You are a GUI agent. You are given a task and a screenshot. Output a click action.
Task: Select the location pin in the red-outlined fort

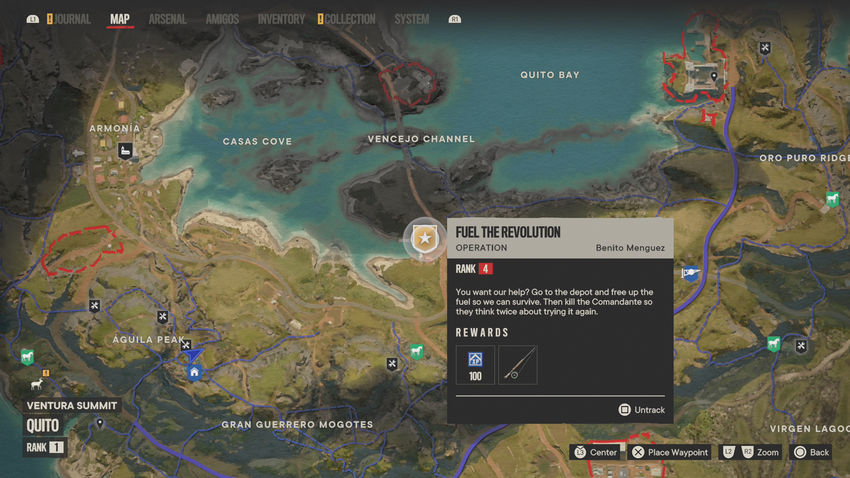click(x=714, y=75)
